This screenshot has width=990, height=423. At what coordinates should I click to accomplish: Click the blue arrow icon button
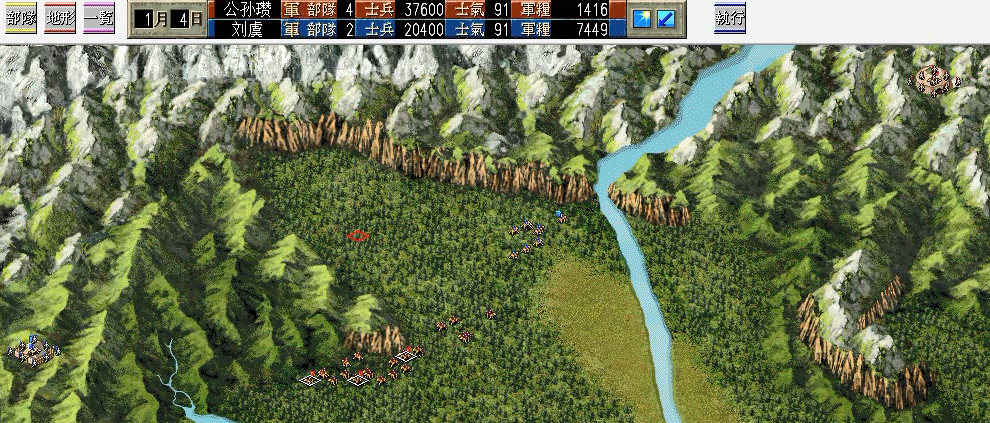[642, 19]
